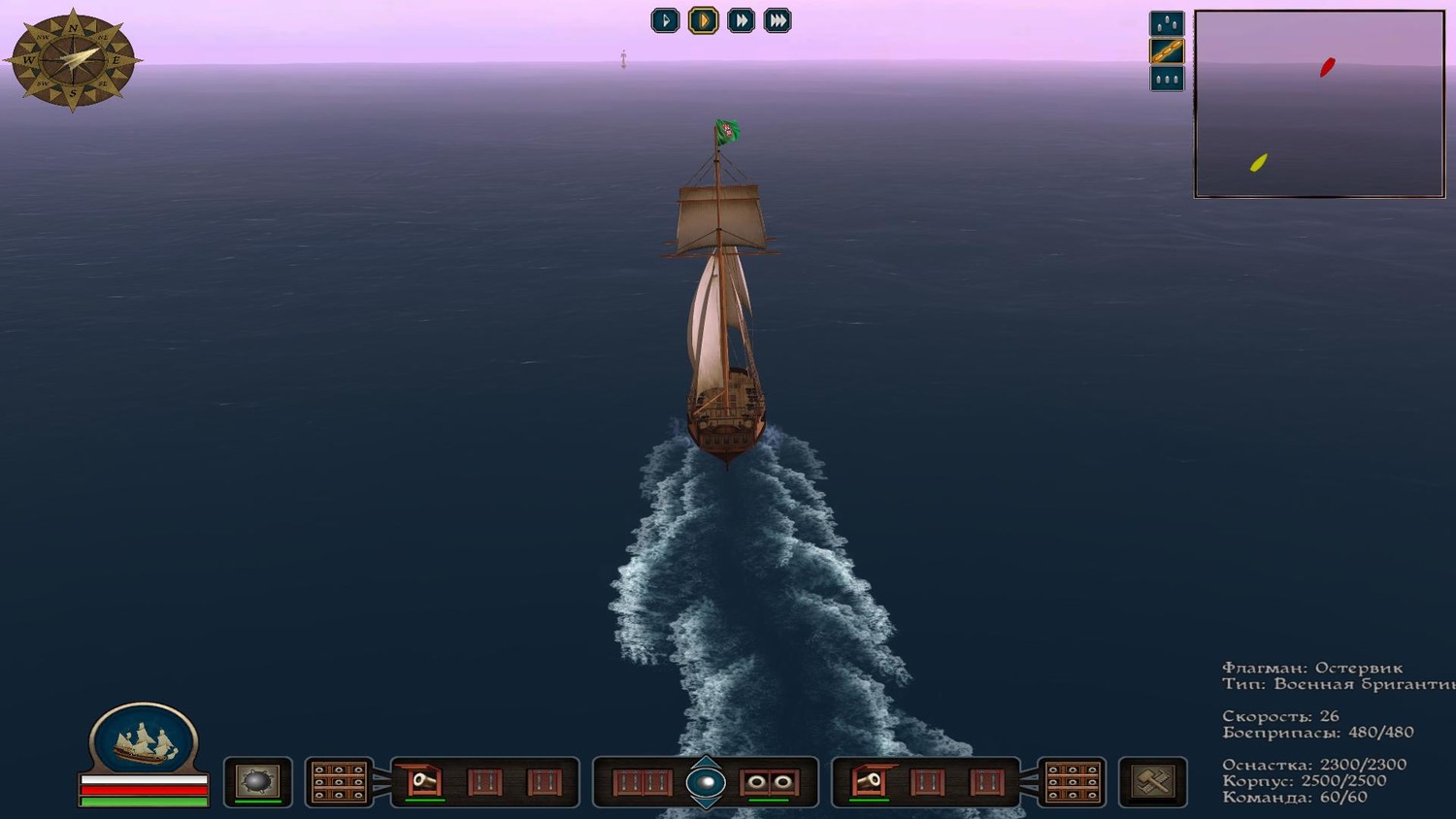Screen dimensions: 1456x819
Task: Open the left ammo rack grid
Action: [x=339, y=782]
